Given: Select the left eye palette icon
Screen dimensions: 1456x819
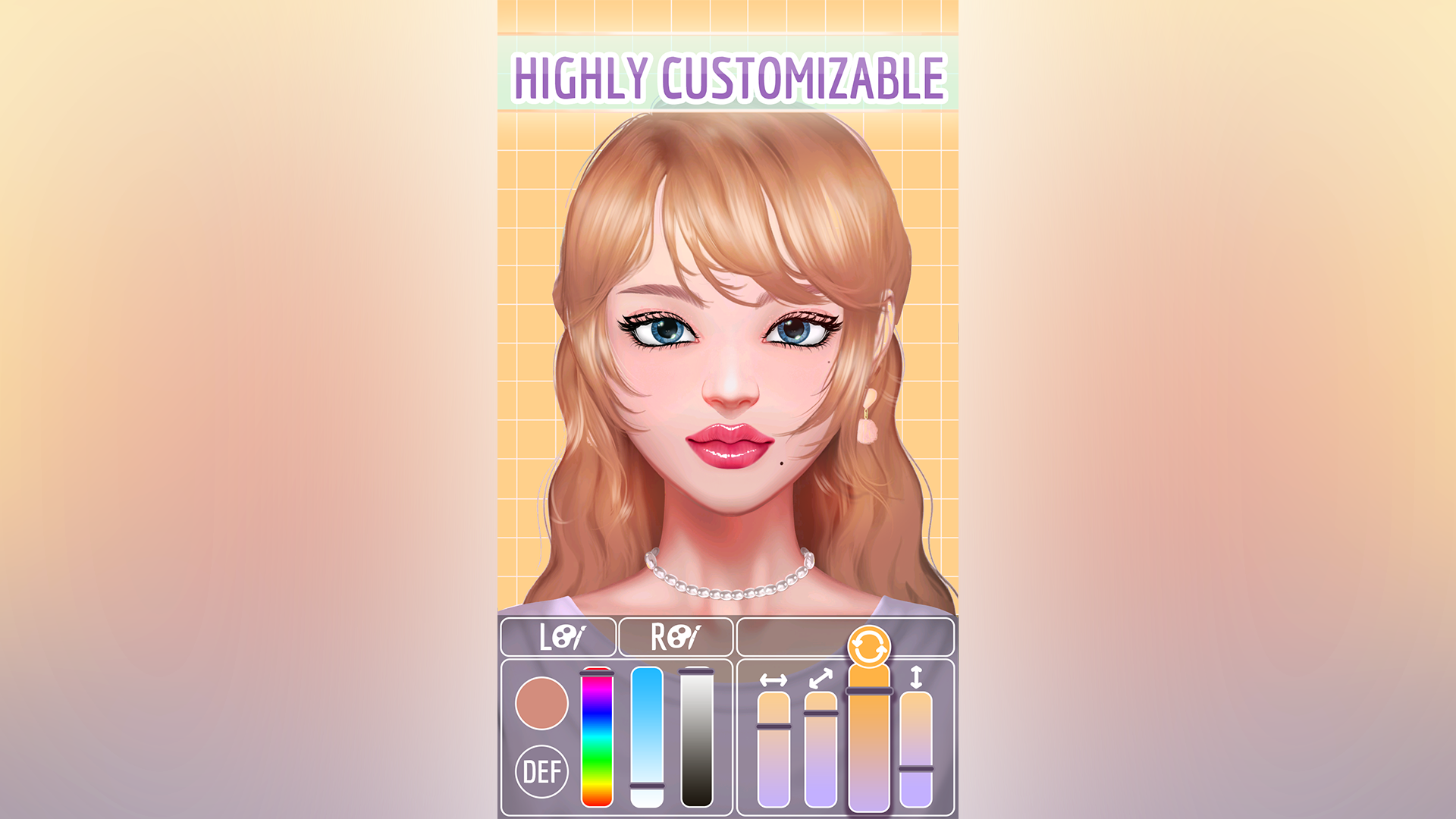Looking at the screenshot, I should coord(566,637).
